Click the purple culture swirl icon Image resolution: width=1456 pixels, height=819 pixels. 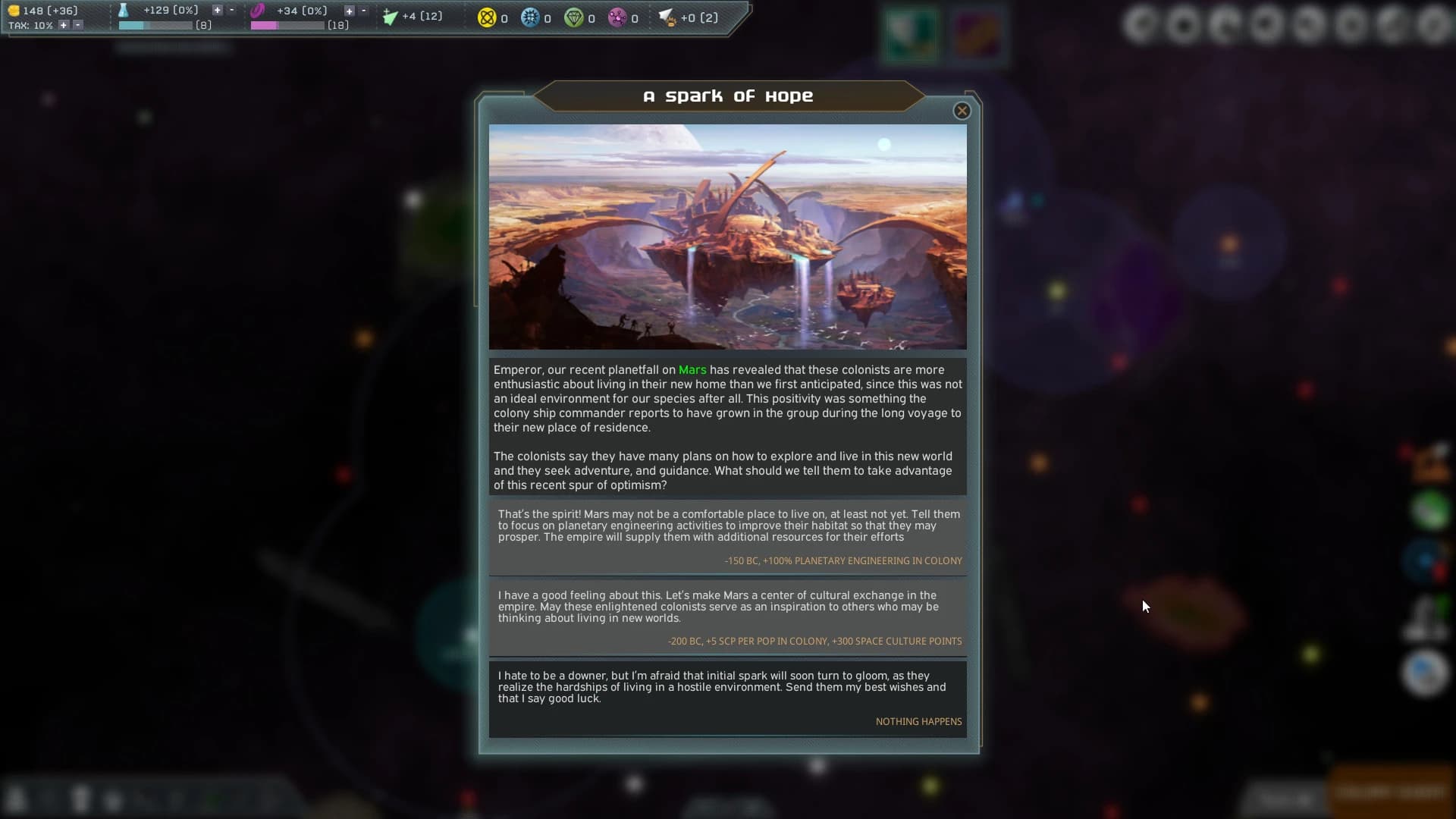[257, 11]
